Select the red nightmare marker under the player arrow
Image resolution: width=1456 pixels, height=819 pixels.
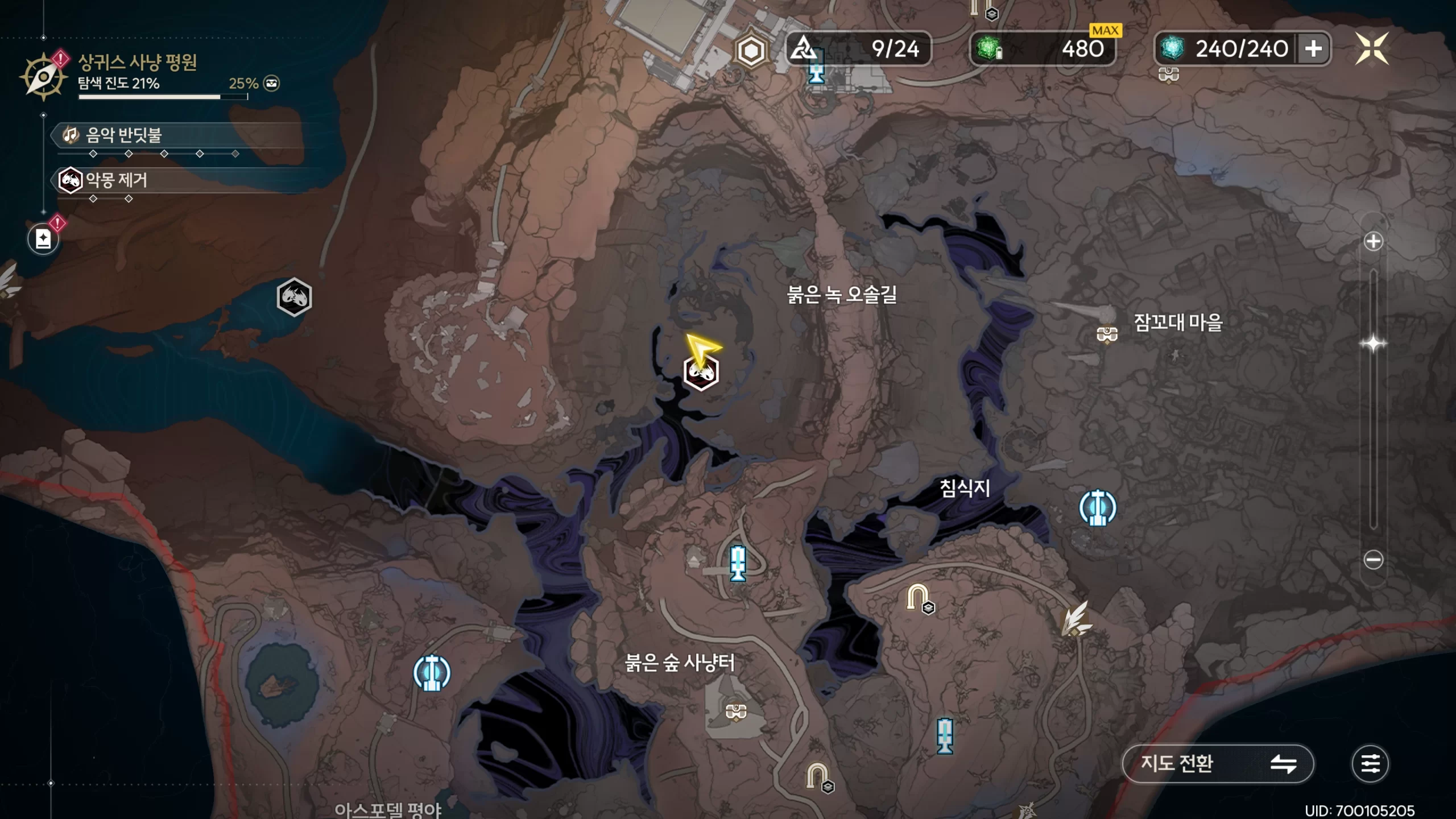pyautogui.click(x=701, y=373)
